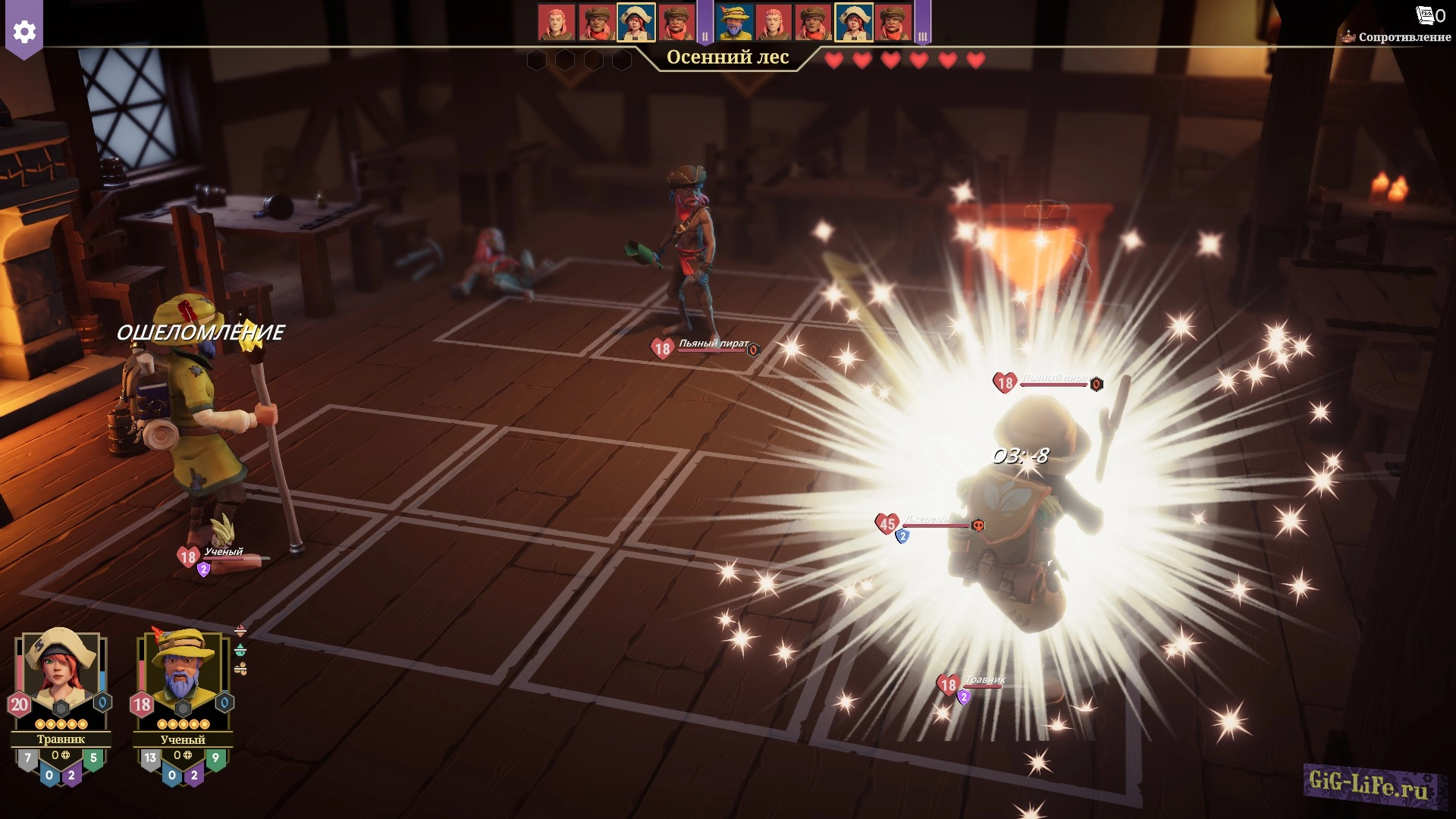
Task: Open the GiG-Life.ru watermark link
Action: [1368, 784]
